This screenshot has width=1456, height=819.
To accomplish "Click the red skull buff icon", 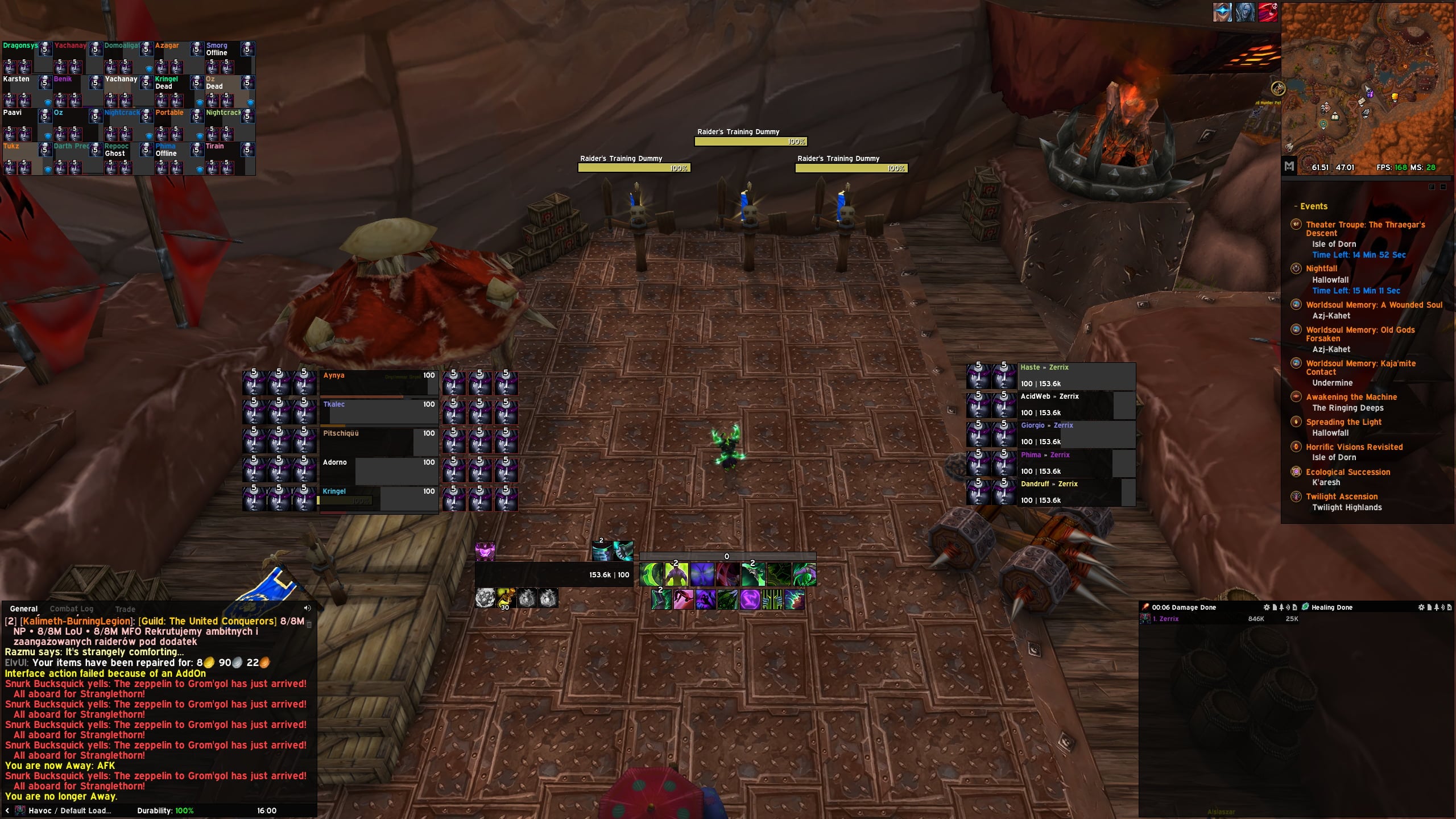I will 1268,13.
